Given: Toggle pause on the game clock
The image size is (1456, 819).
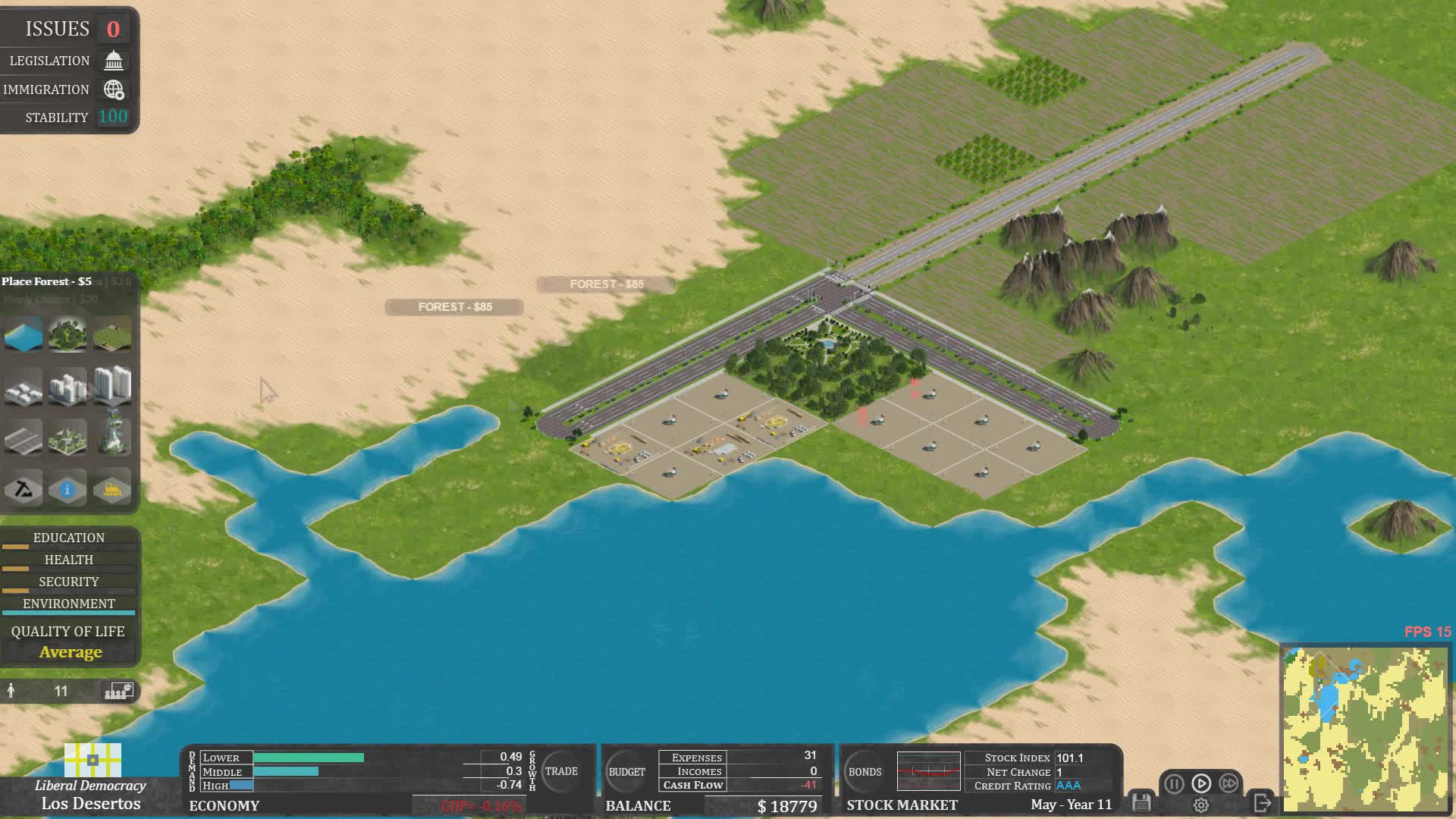Looking at the screenshot, I should (x=1172, y=783).
